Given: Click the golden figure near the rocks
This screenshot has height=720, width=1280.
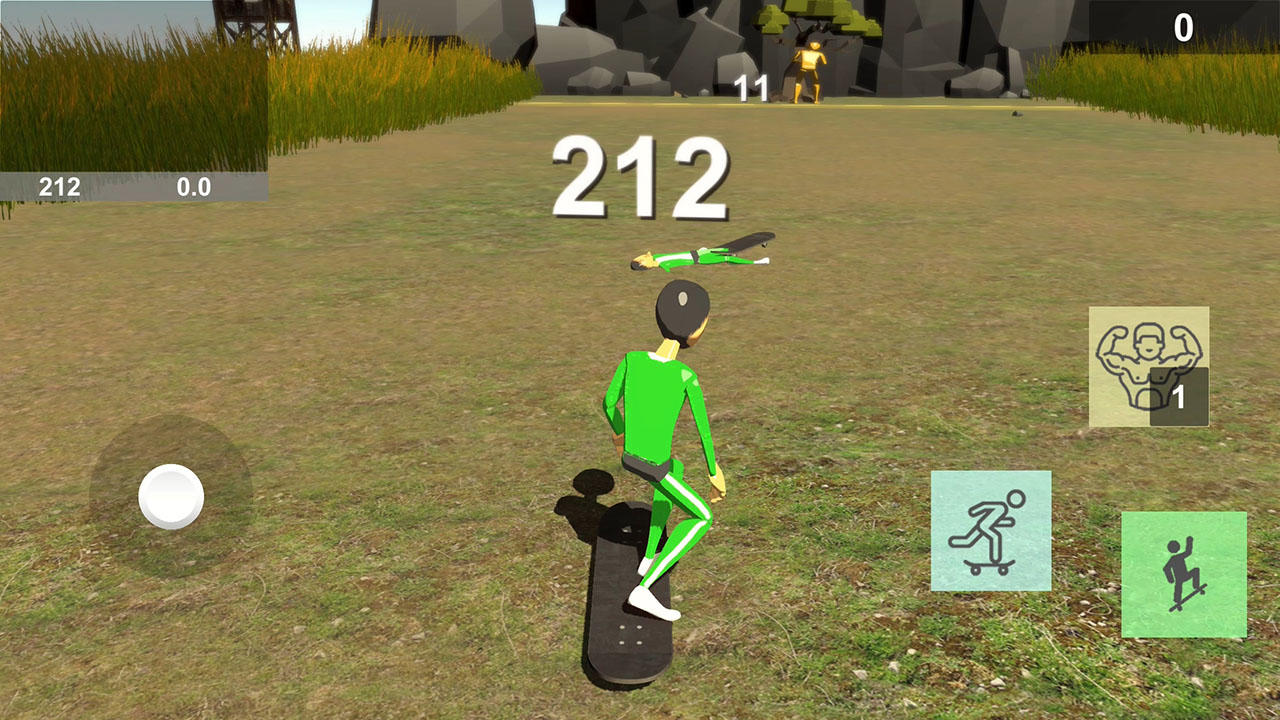Looking at the screenshot, I should [x=812, y=70].
